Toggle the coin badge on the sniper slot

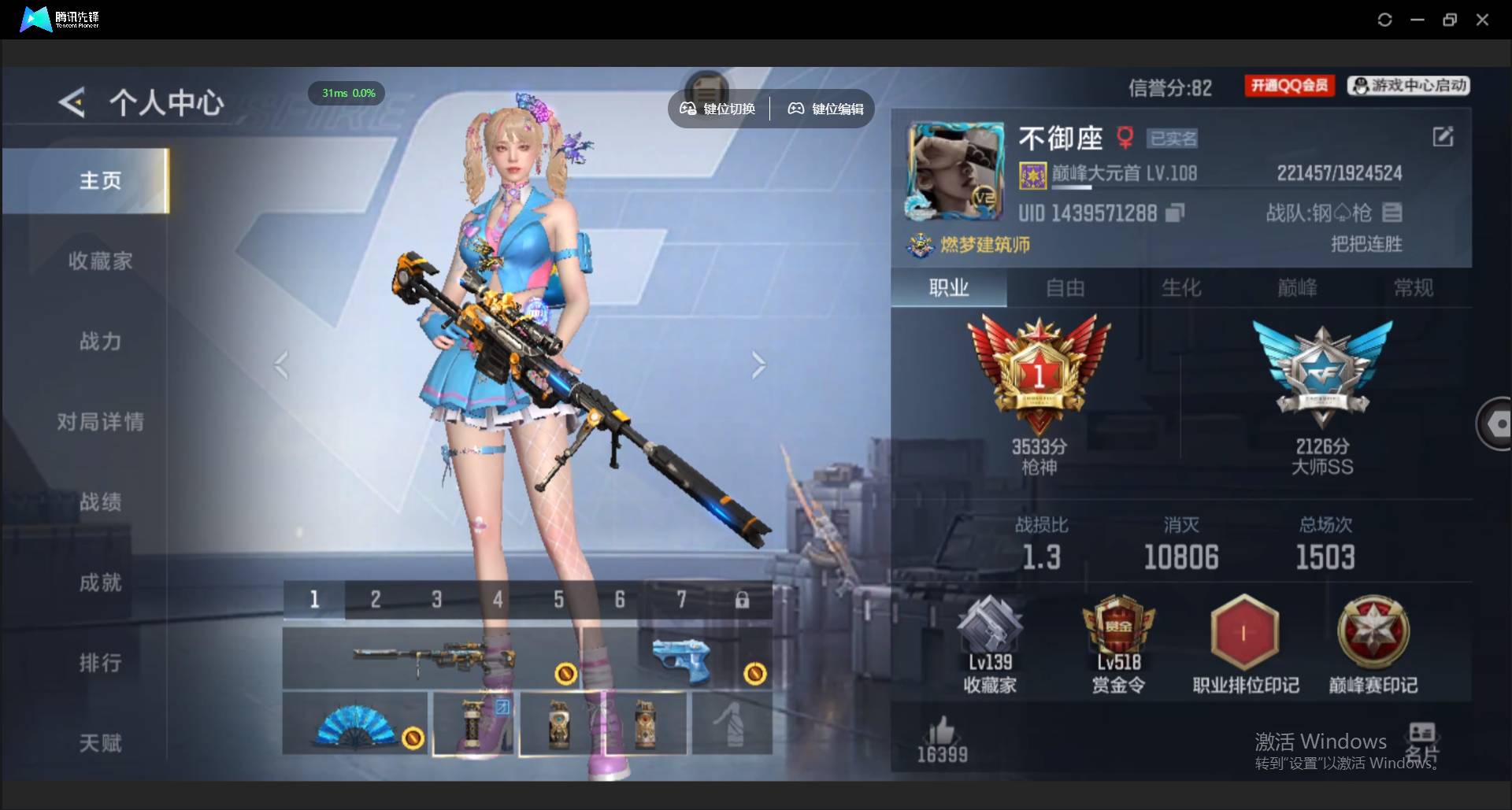pyautogui.click(x=565, y=672)
